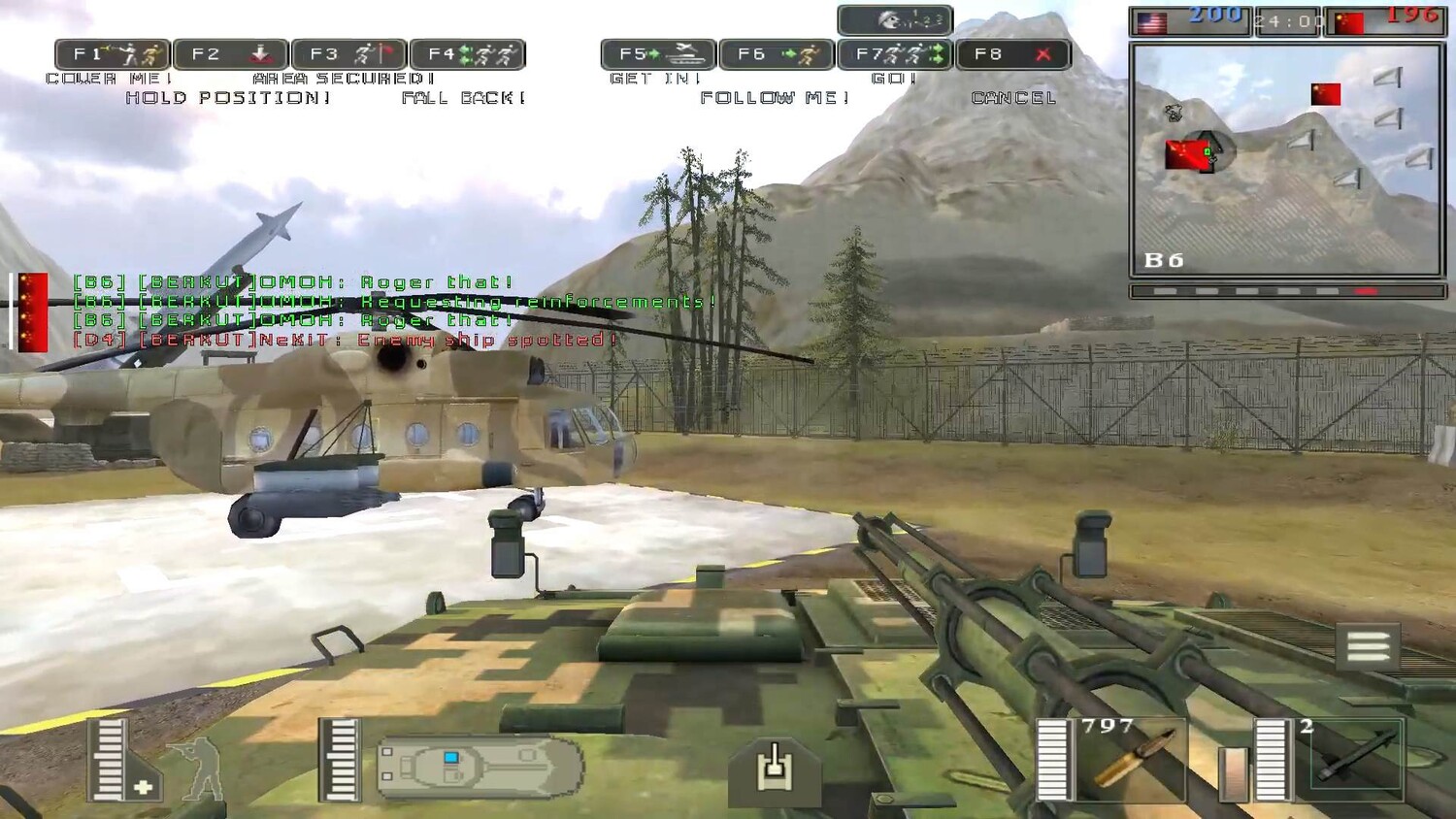
Task: Give the F4 Fall Back order
Action: point(468,54)
